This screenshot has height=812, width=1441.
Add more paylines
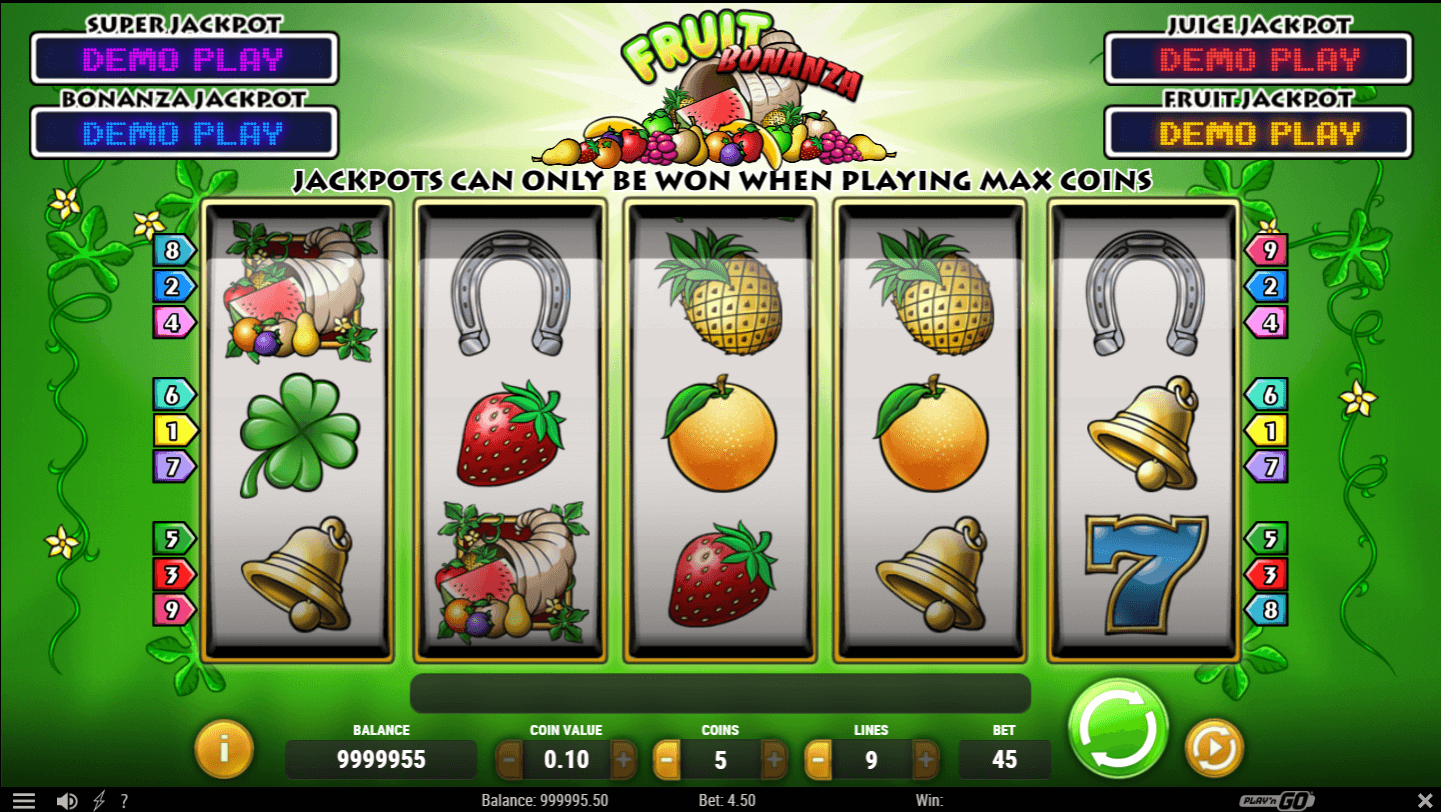(925, 760)
